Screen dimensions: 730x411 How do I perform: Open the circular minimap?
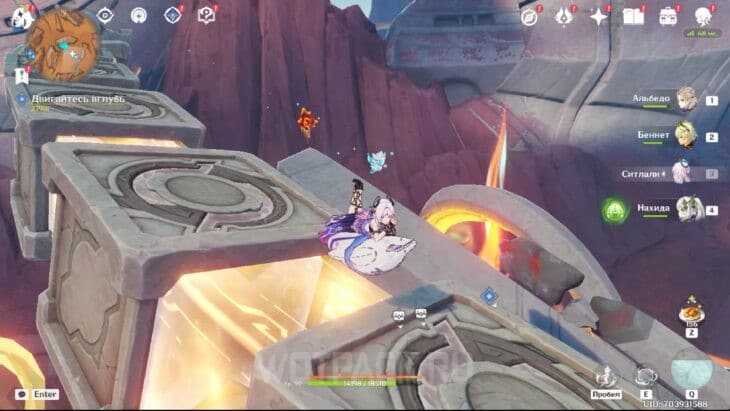(x=63, y=43)
